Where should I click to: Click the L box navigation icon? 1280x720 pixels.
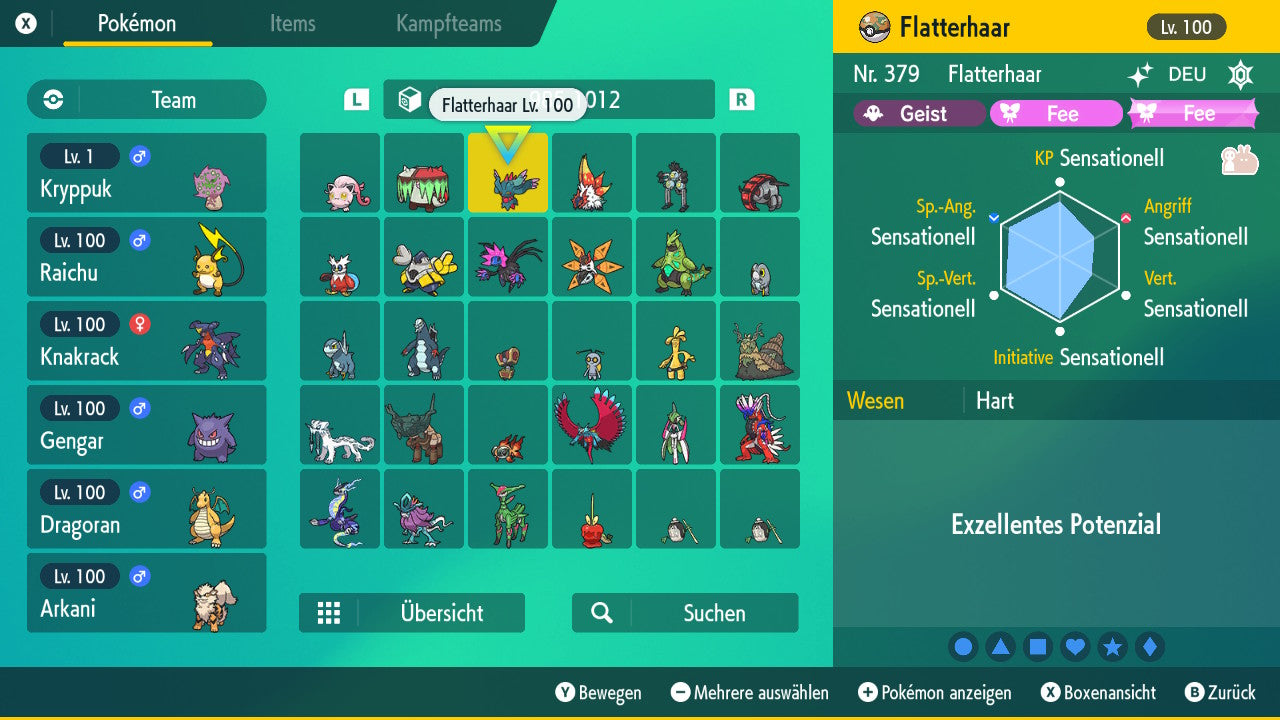click(x=355, y=100)
